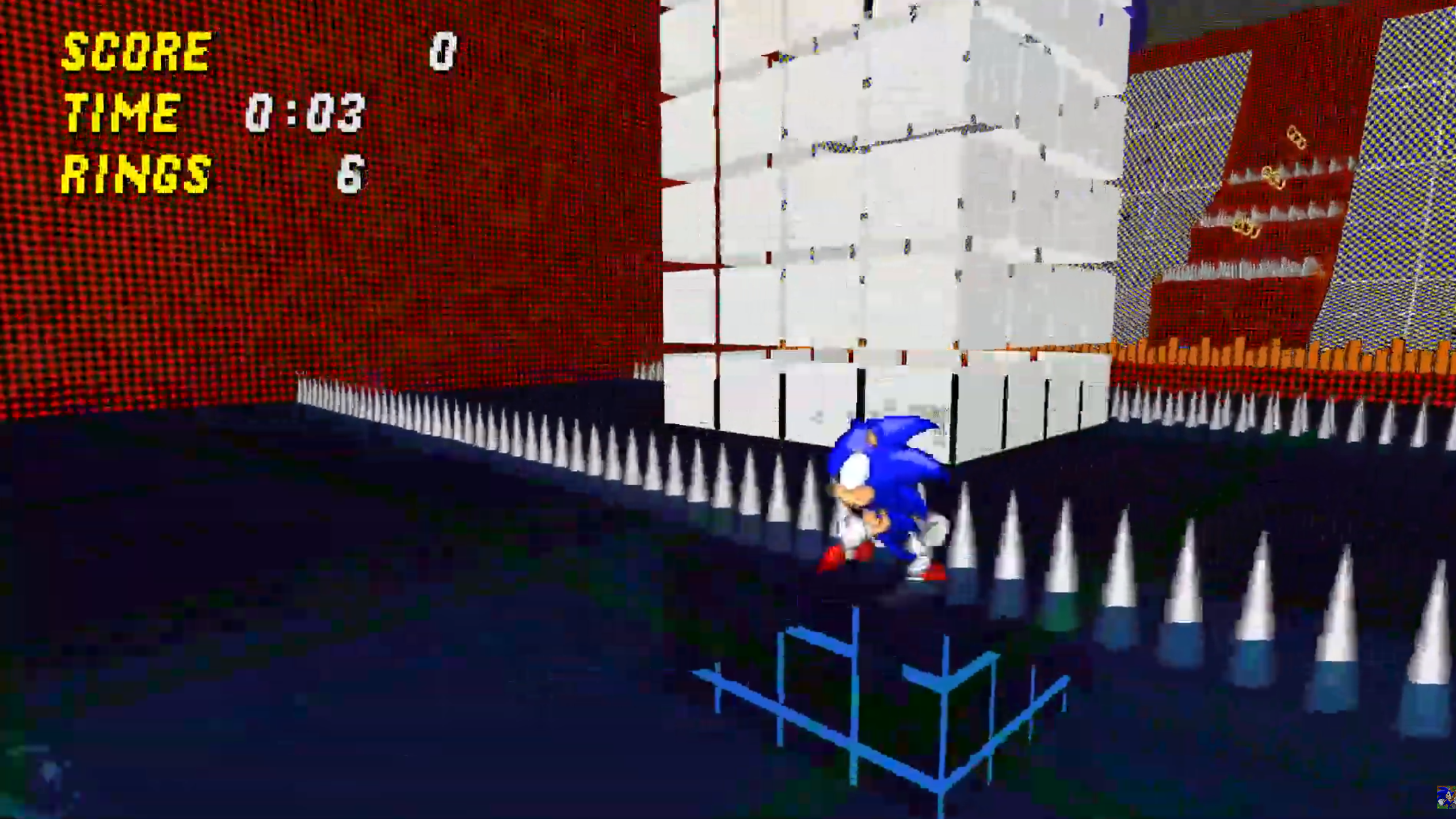Screen dimensions: 1456x819
Task: Click the yellow SCORE label in the HUD
Action: pyautogui.click(x=135, y=52)
